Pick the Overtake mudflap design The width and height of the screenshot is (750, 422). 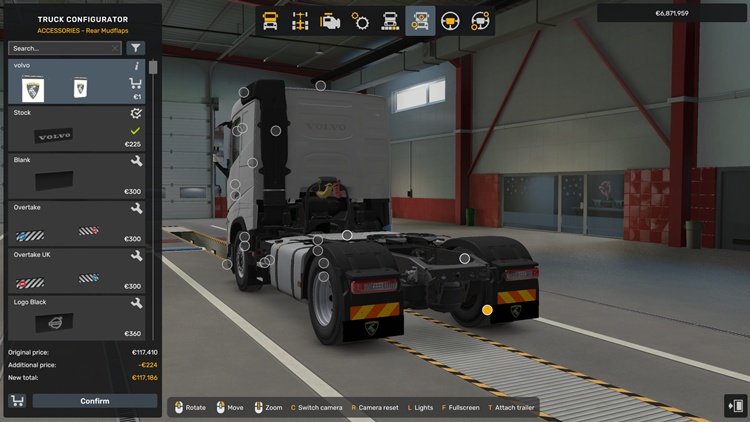coord(70,223)
